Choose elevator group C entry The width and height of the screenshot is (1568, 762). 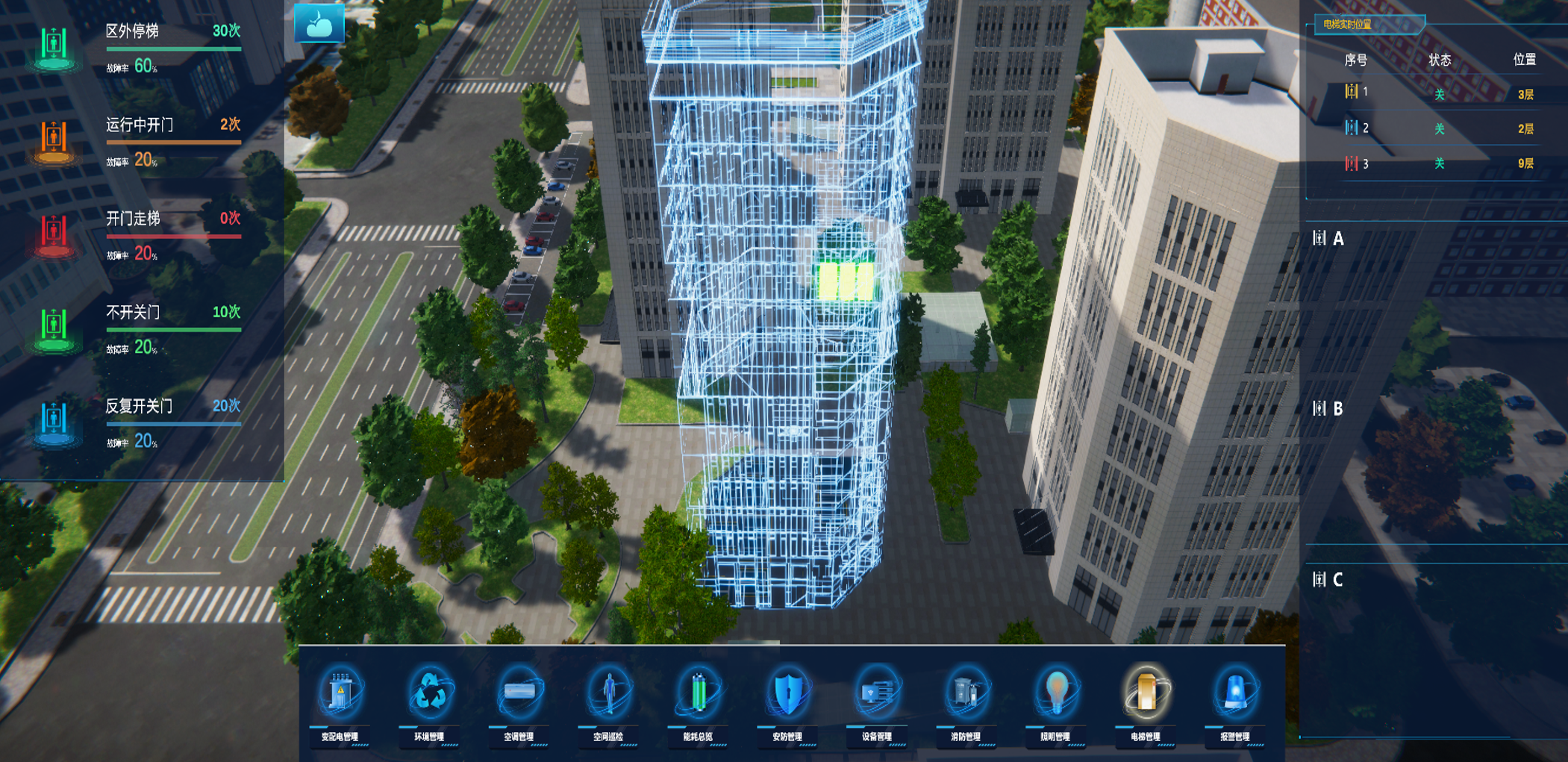tap(1329, 580)
